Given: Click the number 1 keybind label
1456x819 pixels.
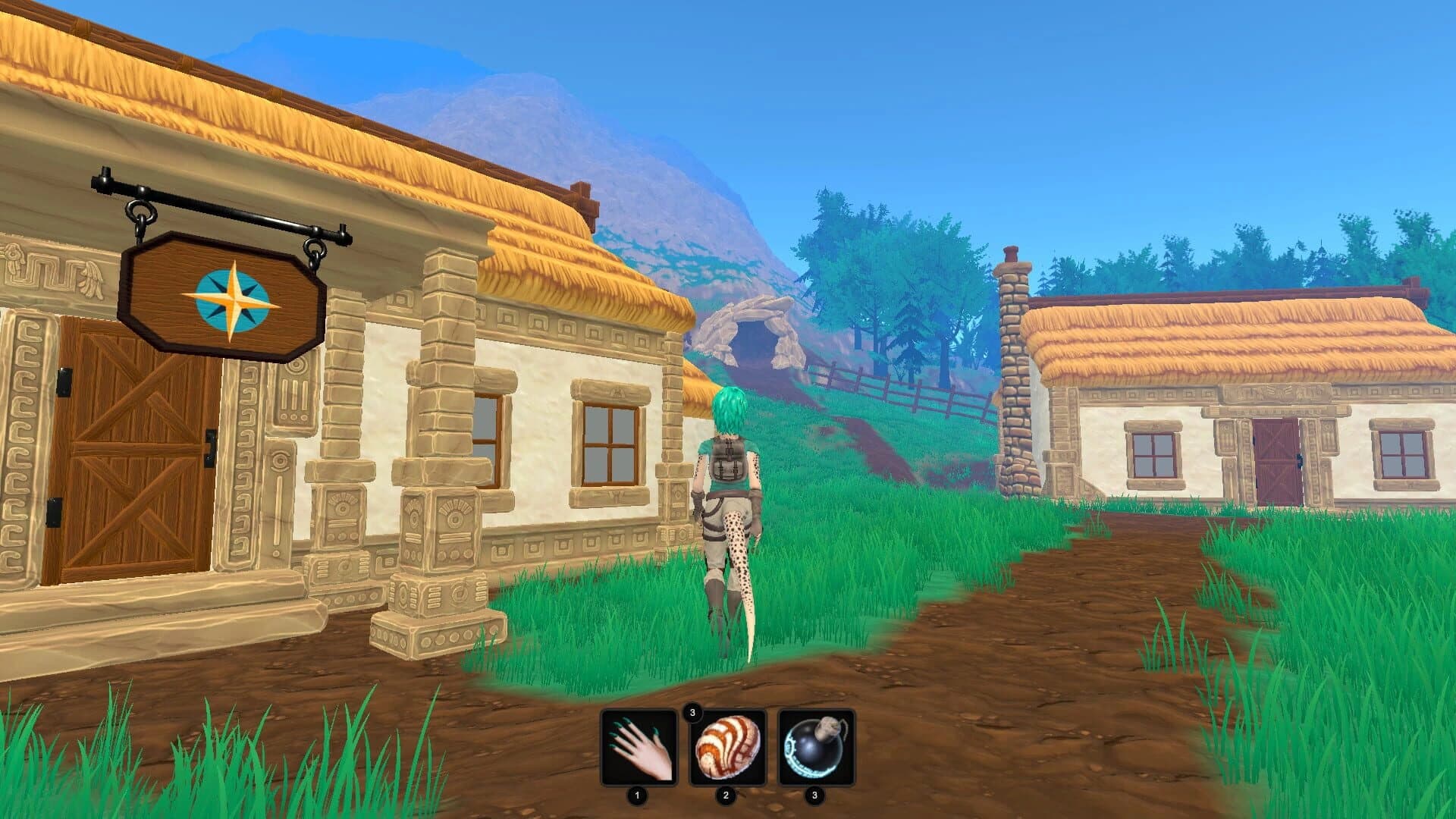Looking at the screenshot, I should 639,795.
